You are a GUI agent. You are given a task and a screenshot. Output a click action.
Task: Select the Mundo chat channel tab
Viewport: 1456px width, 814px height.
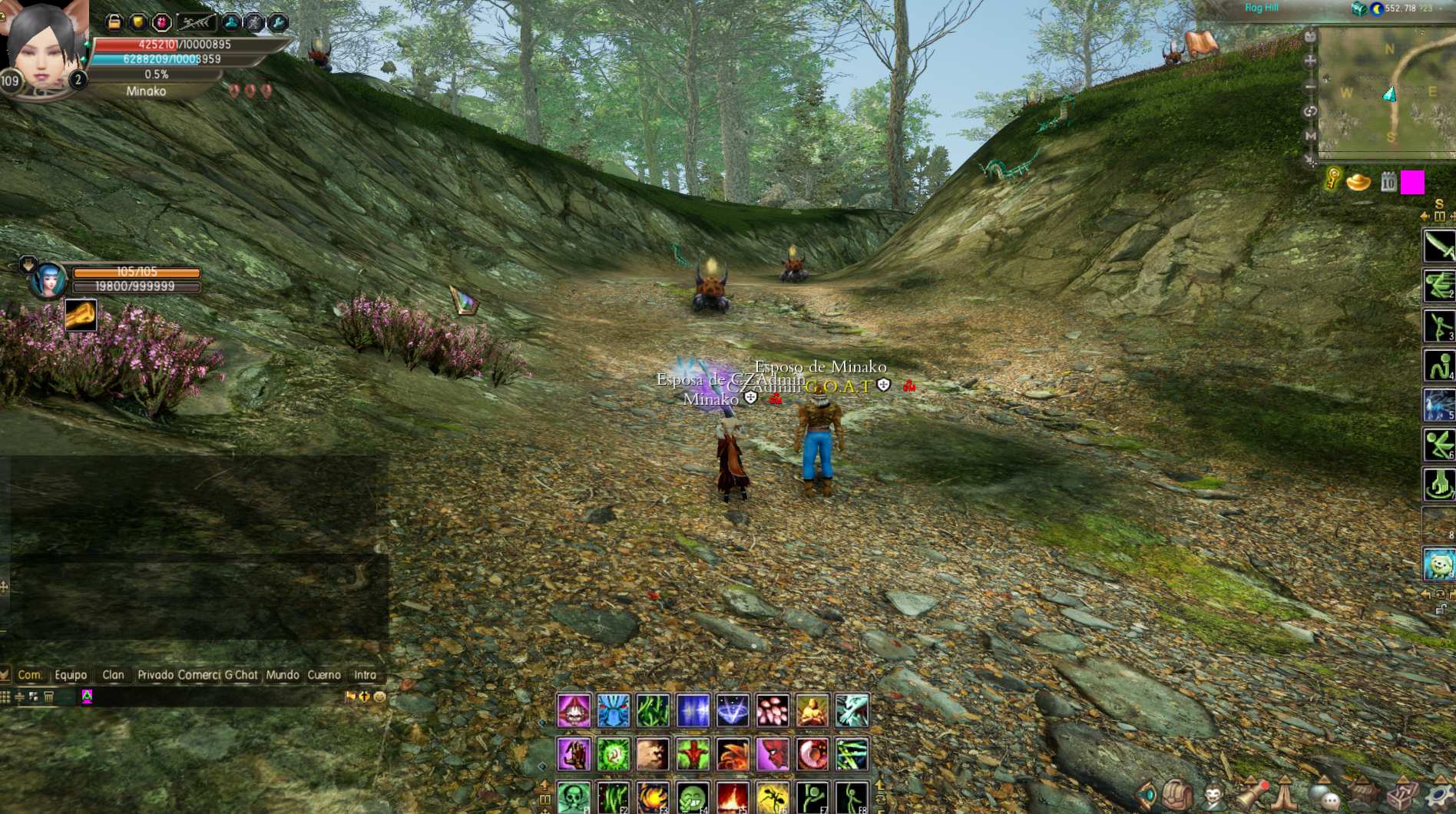(x=283, y=675)
